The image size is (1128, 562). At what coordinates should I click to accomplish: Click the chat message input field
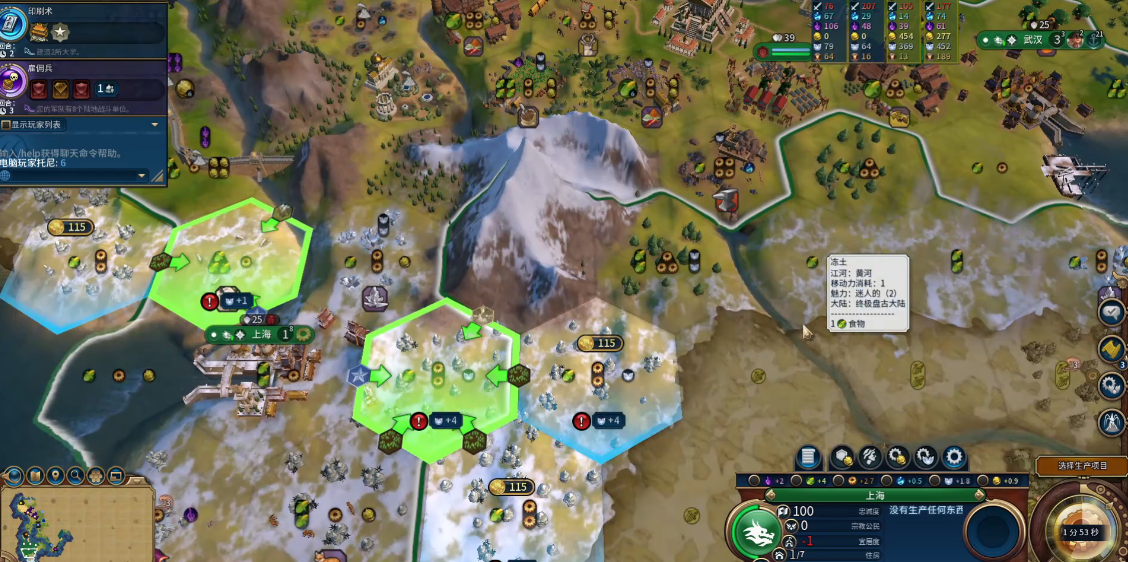pos(70,176)
